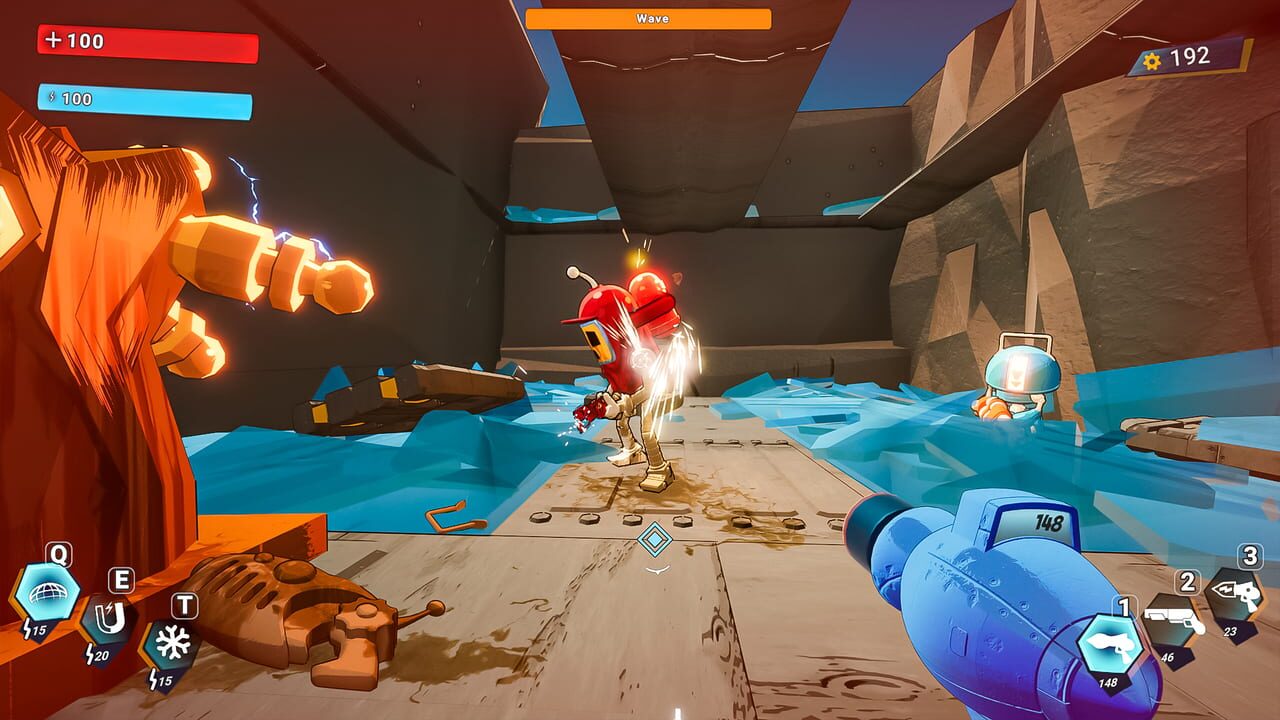Select the shotgun in weapon slot 2
Screen dimensions: 1280x720
point(1184,613)
